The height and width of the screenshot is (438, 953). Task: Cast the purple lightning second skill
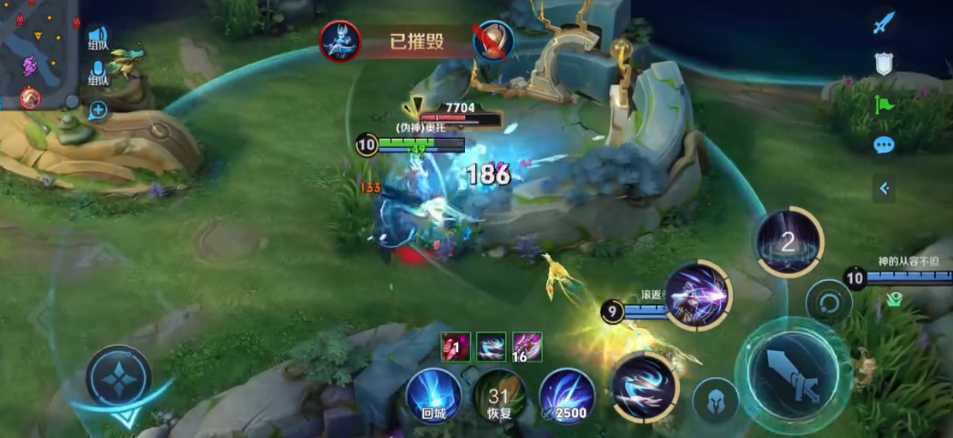pyautogui.click(x=698, y=295)
